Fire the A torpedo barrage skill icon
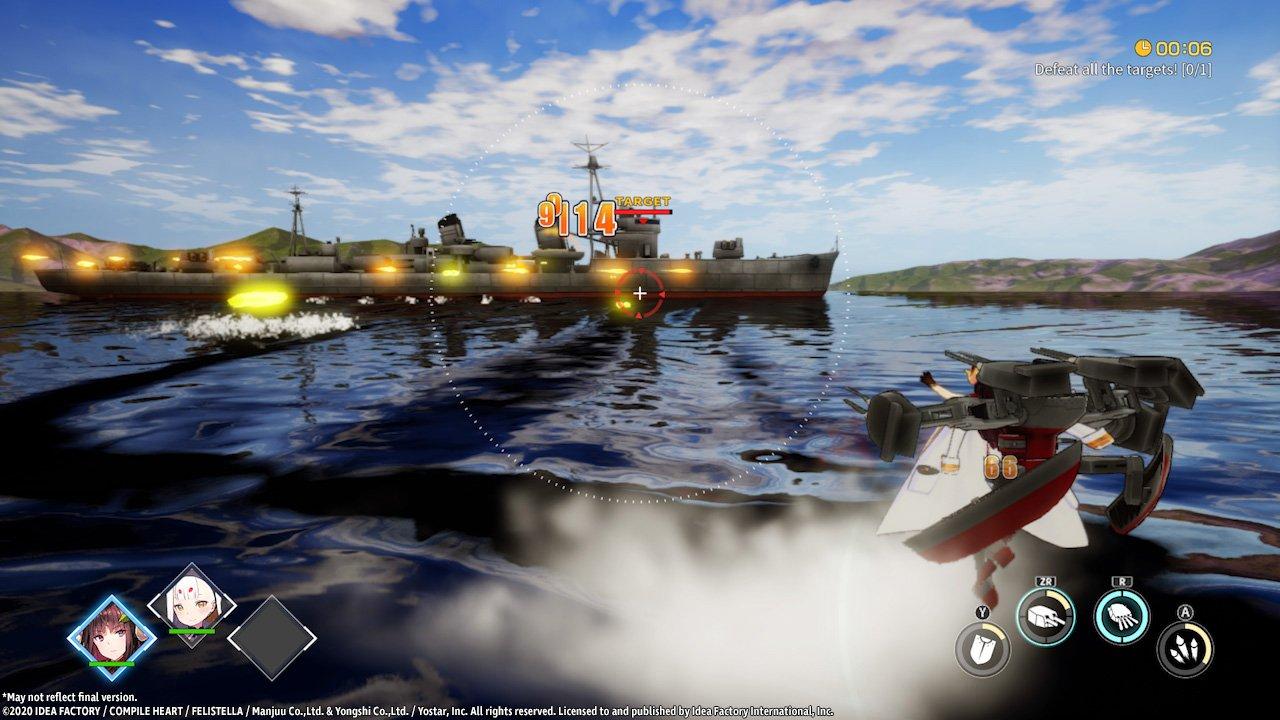Viewport: 1280px width, 720px height. pyautogui.click(x=1186, y=647)
